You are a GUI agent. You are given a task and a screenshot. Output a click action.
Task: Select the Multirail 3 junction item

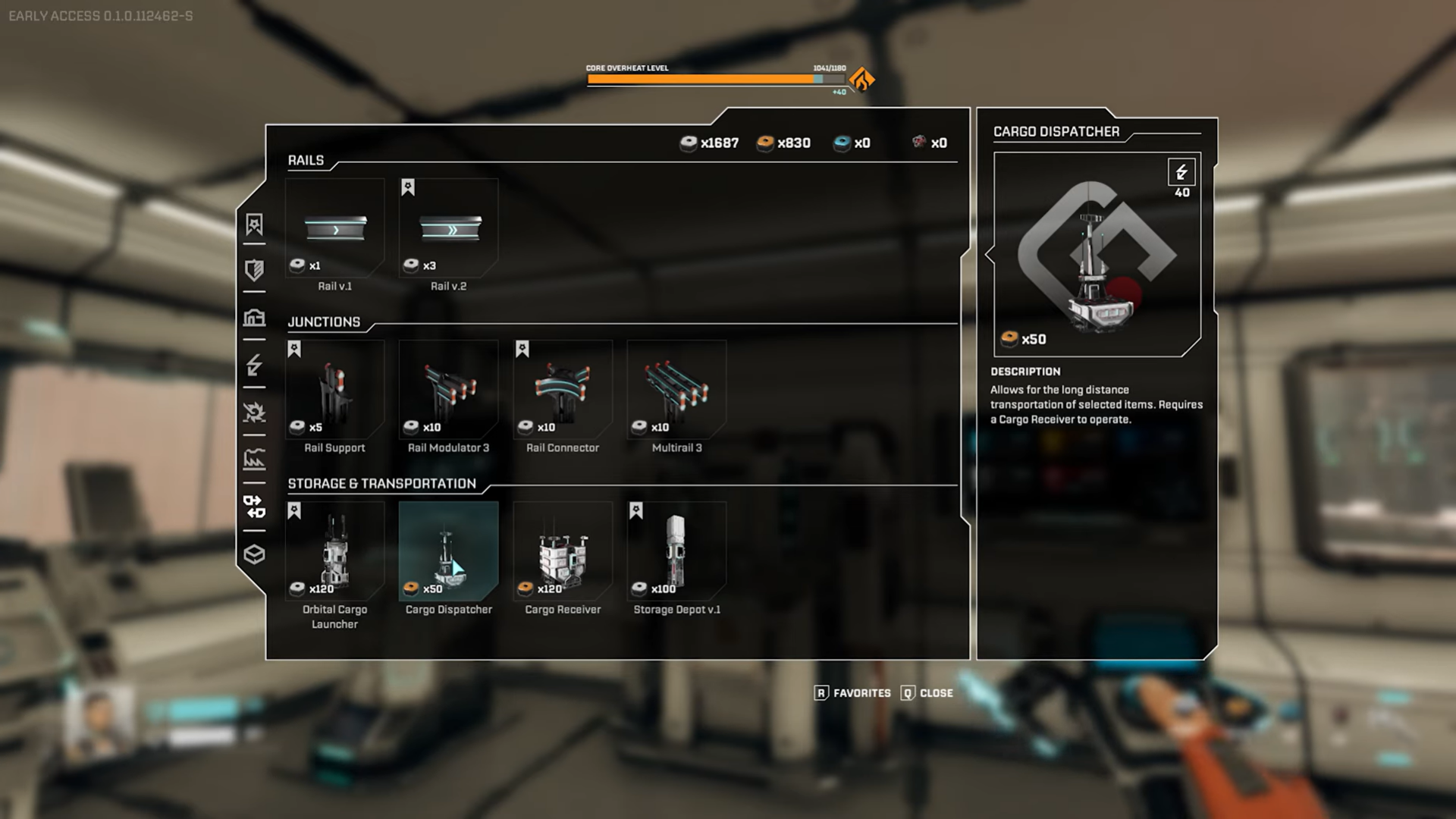(676, 390)
